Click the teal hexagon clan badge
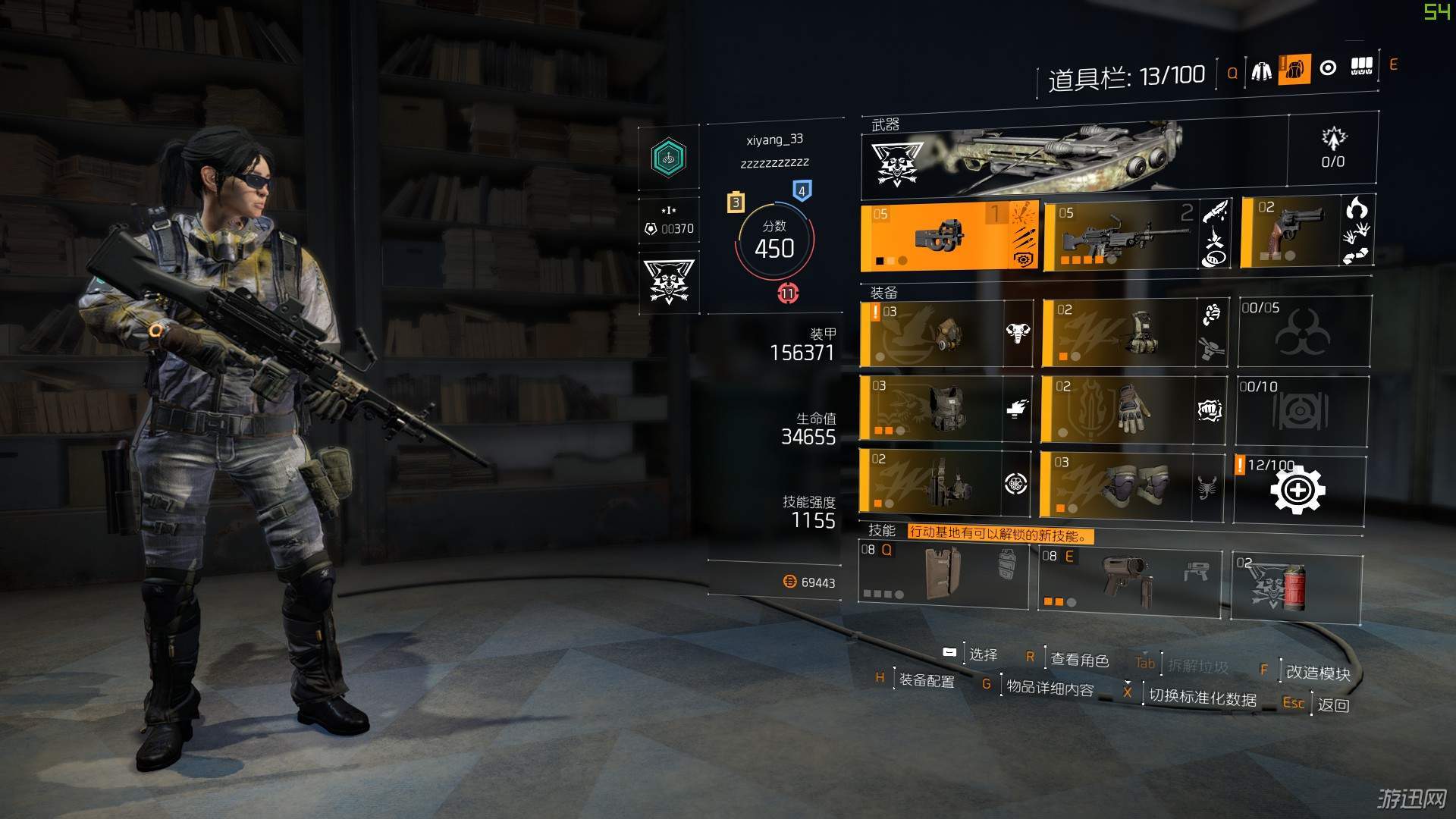Screen dimensions: 1456x819 (x=668, y=158)
